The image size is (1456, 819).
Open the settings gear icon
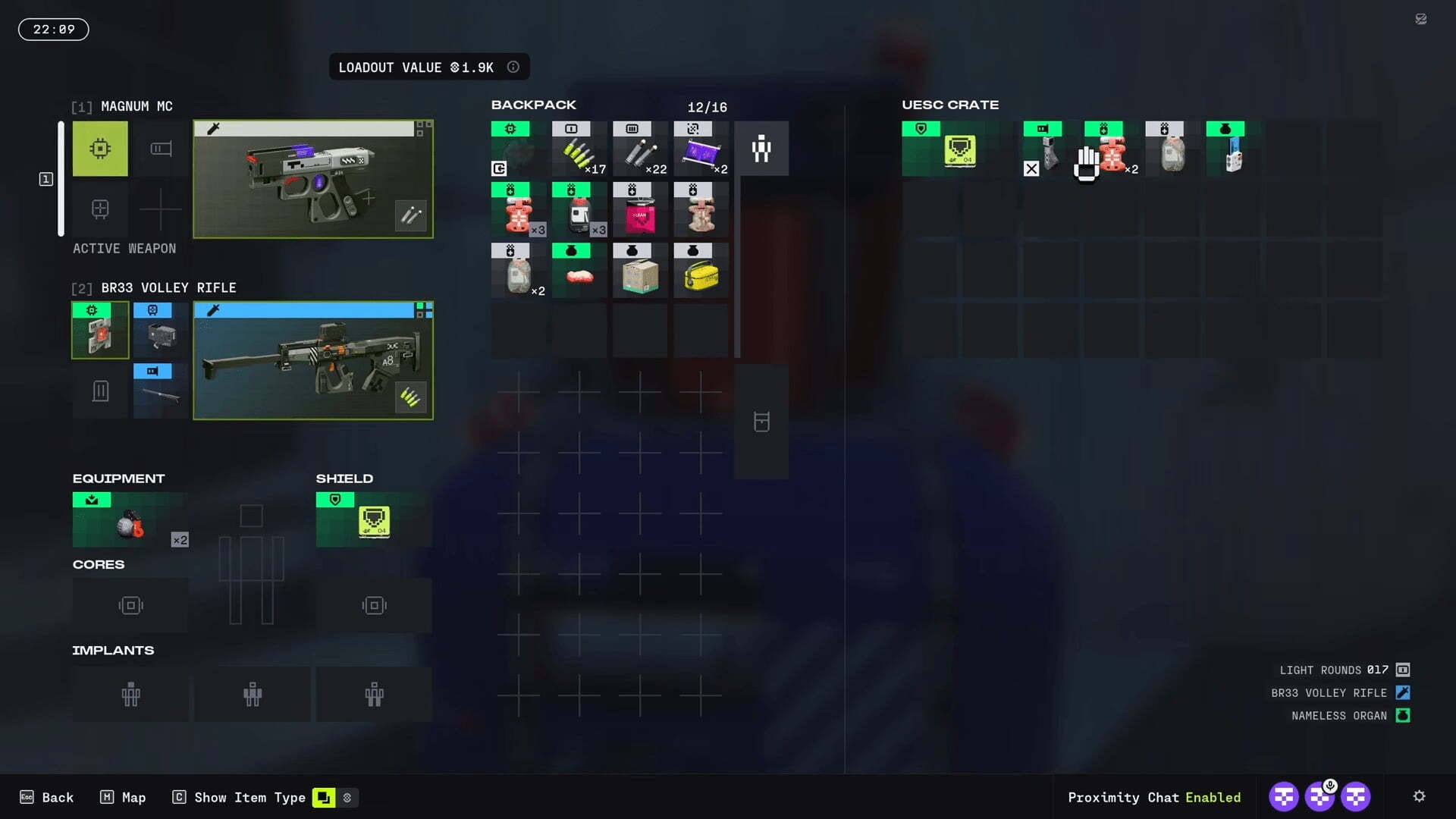(x=1419, y=796)
